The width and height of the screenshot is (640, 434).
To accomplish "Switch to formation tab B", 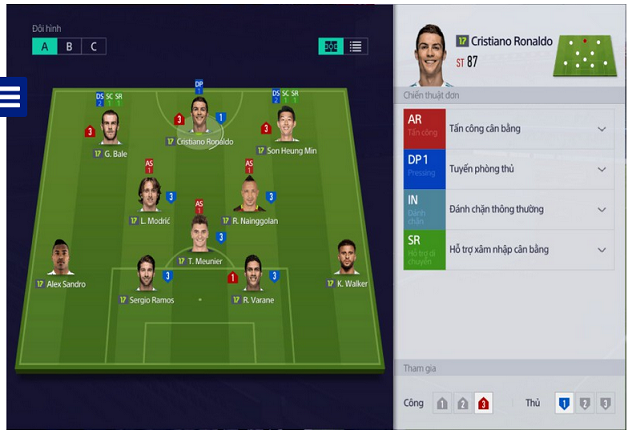I will (69, 46).
